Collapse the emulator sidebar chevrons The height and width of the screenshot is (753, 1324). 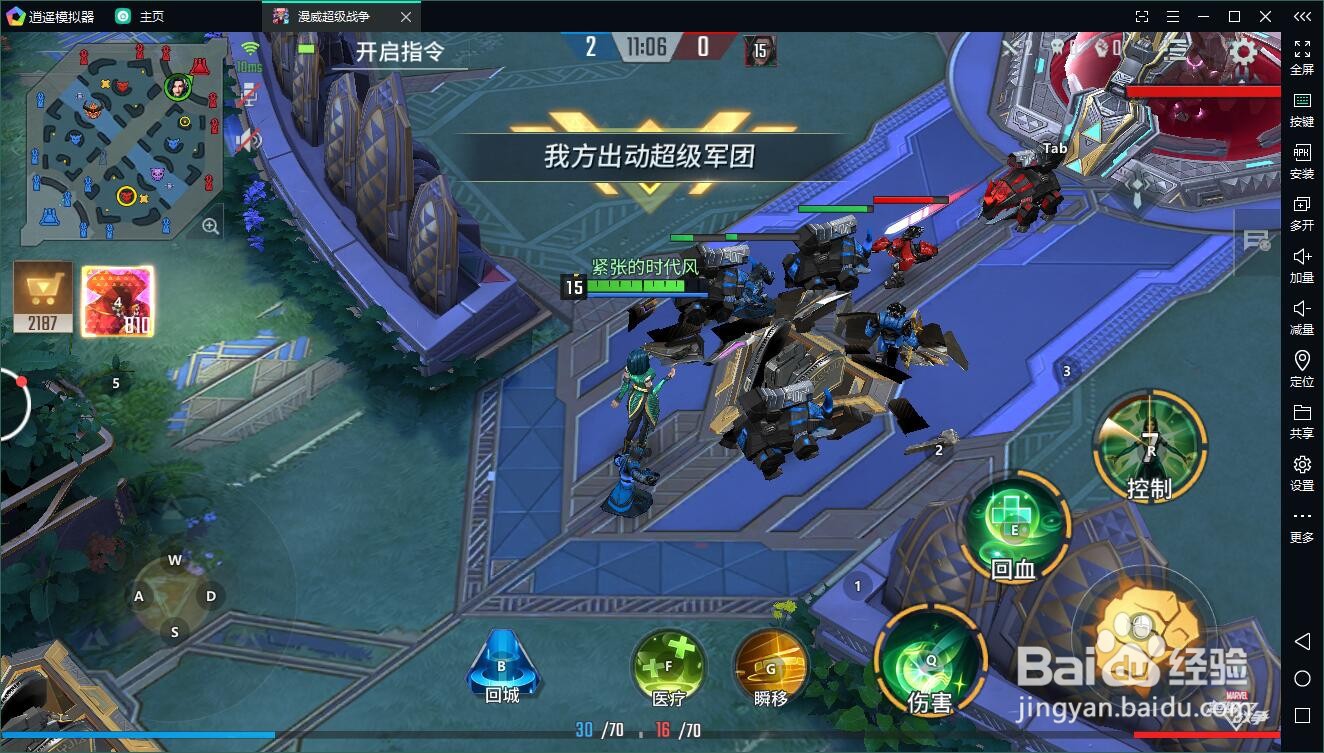tap(1301, 16)
